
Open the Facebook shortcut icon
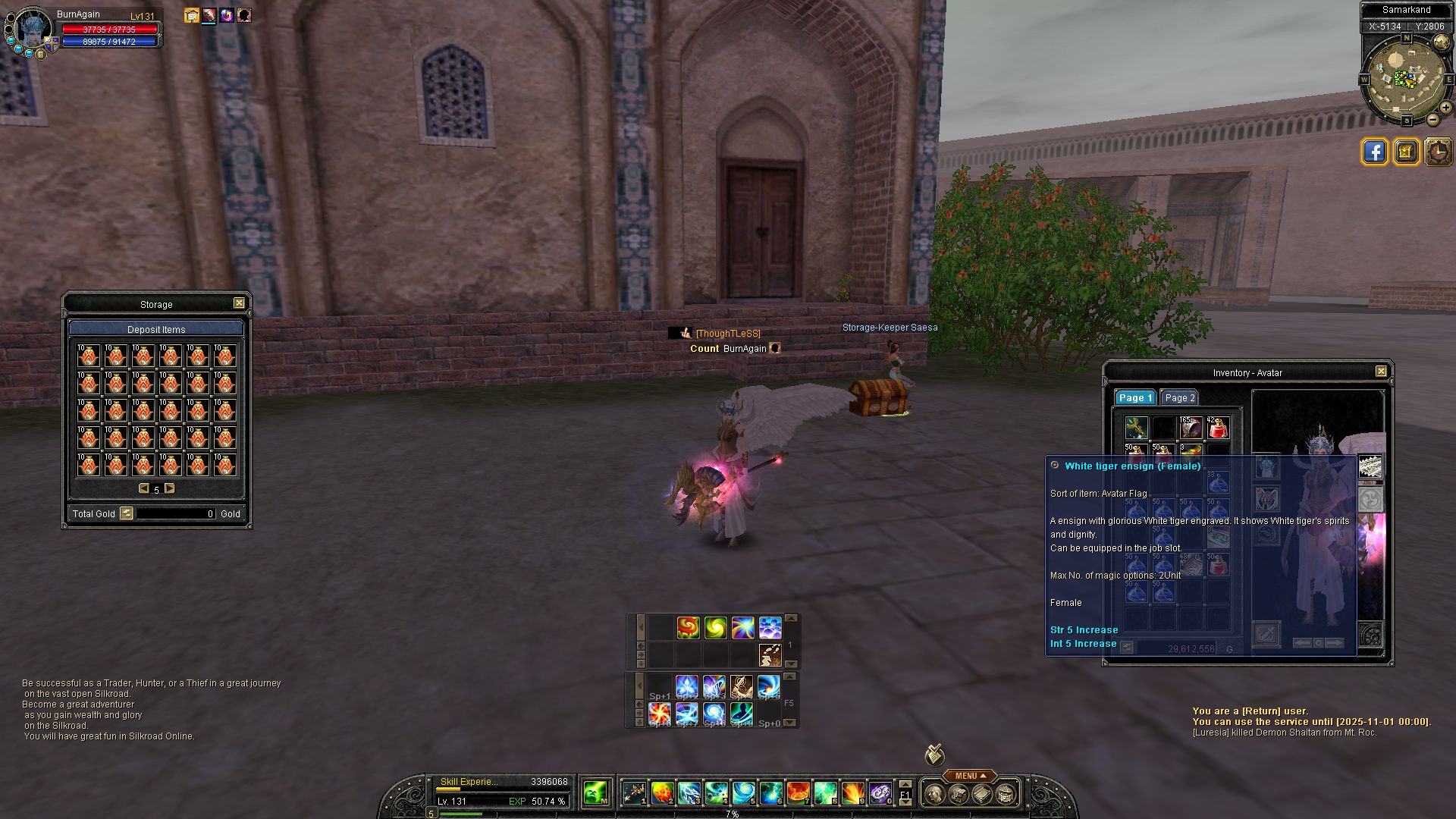coord(1374,152)
